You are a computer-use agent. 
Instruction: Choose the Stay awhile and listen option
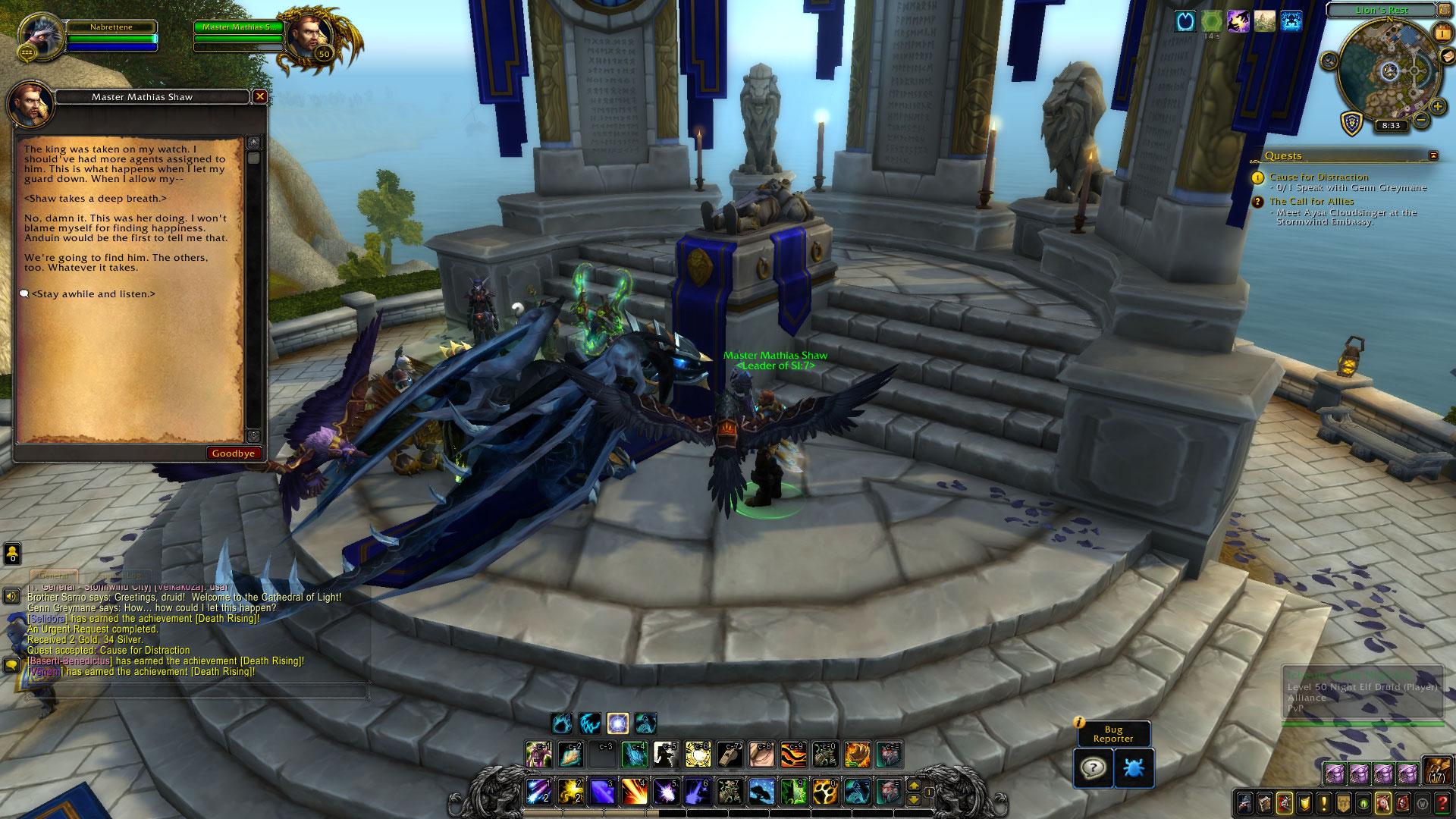[x=93, y=294]
